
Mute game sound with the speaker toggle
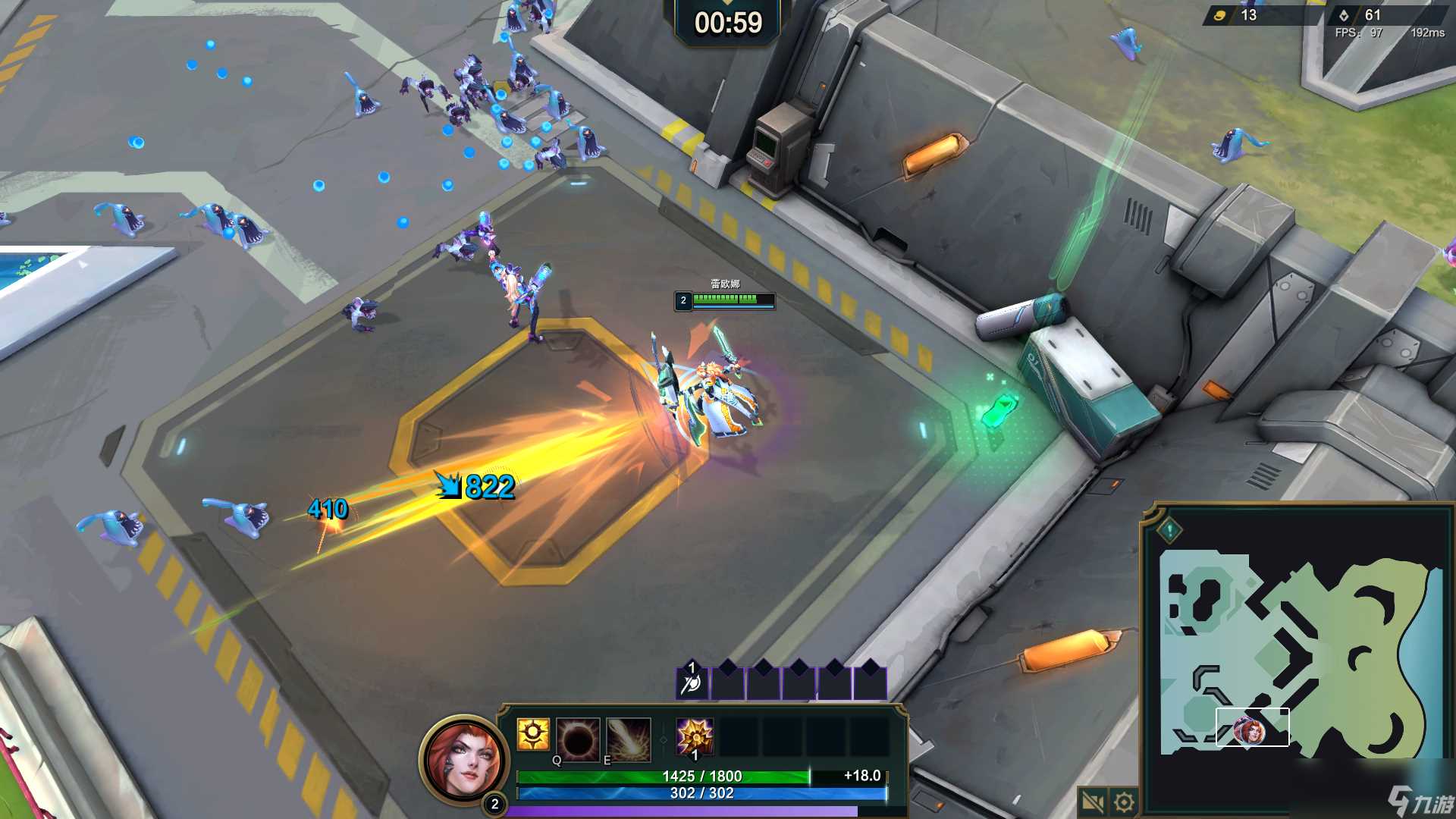(1092, 801)
